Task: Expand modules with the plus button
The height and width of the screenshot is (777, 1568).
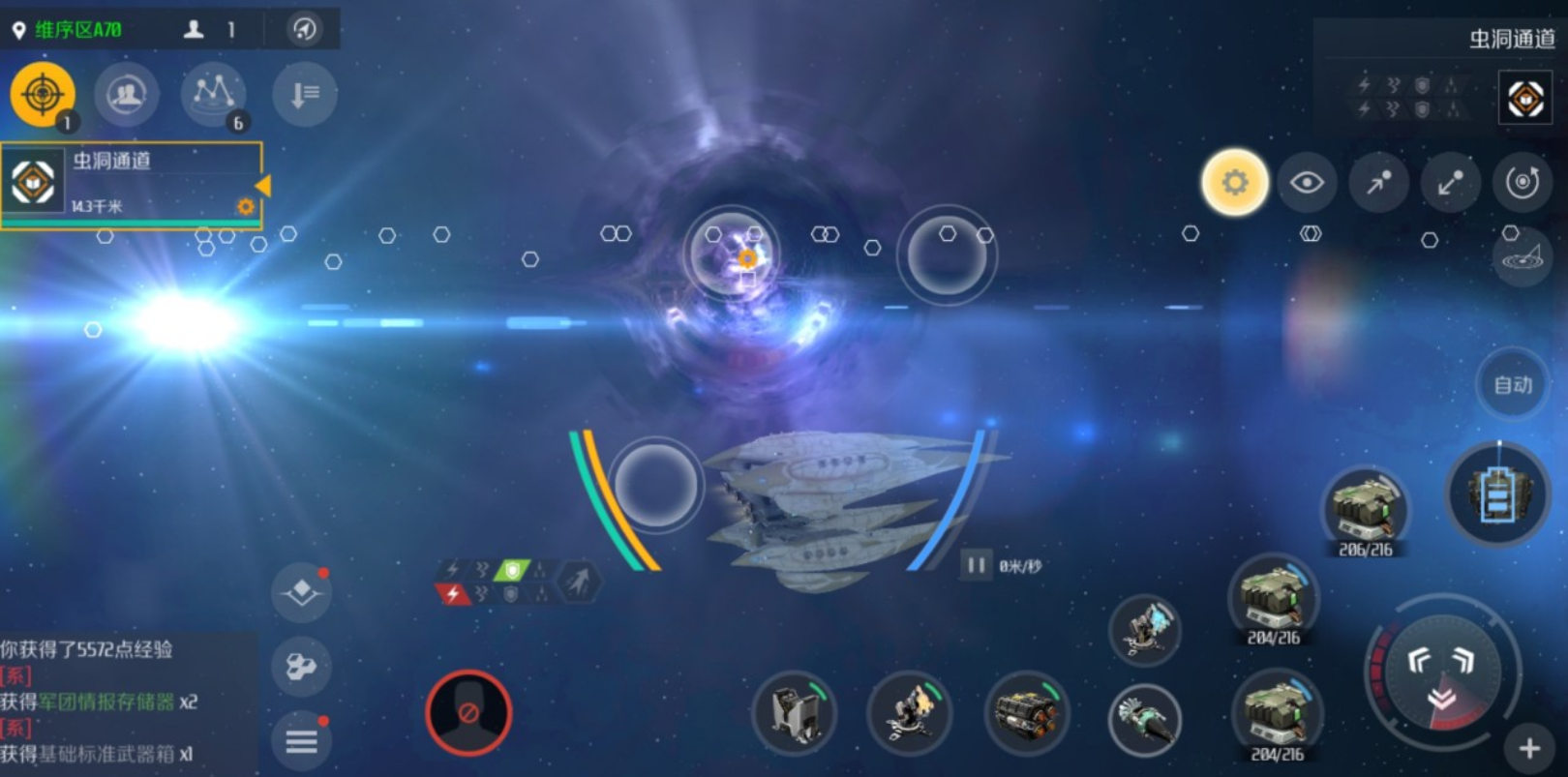Action: pos(1529,748)
